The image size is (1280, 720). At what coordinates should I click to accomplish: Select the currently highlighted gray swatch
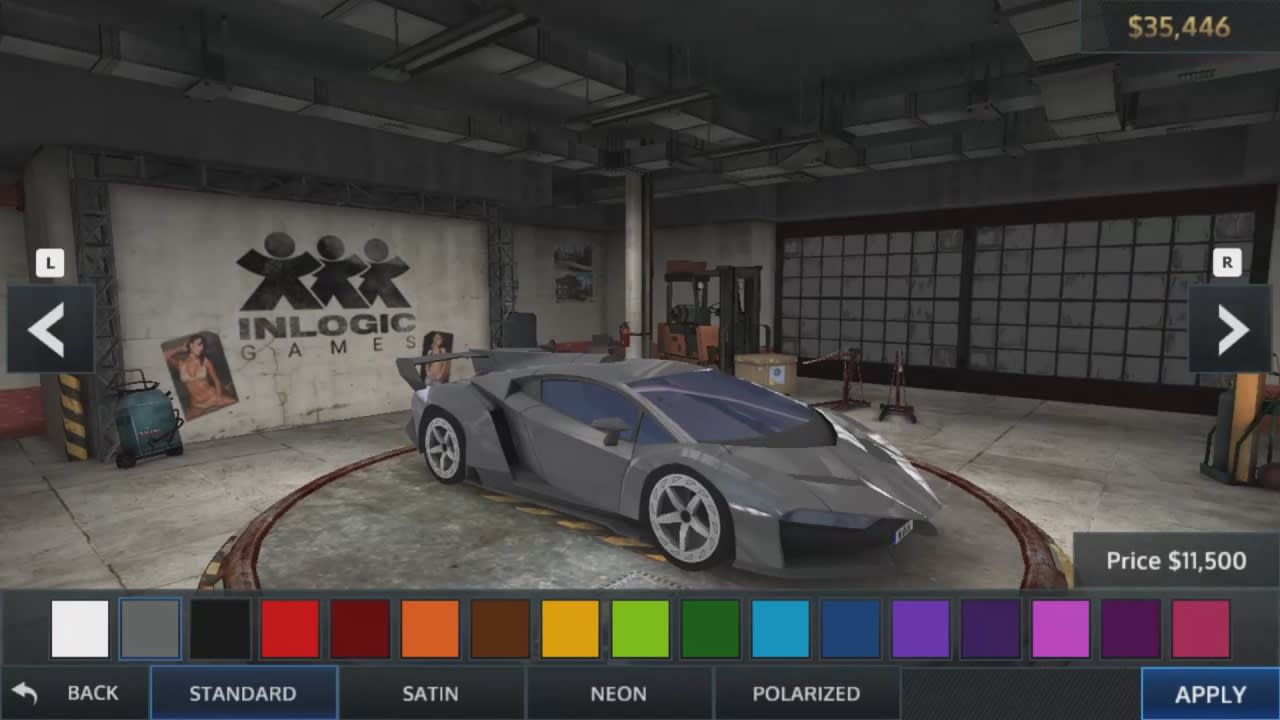click(148, 630)
